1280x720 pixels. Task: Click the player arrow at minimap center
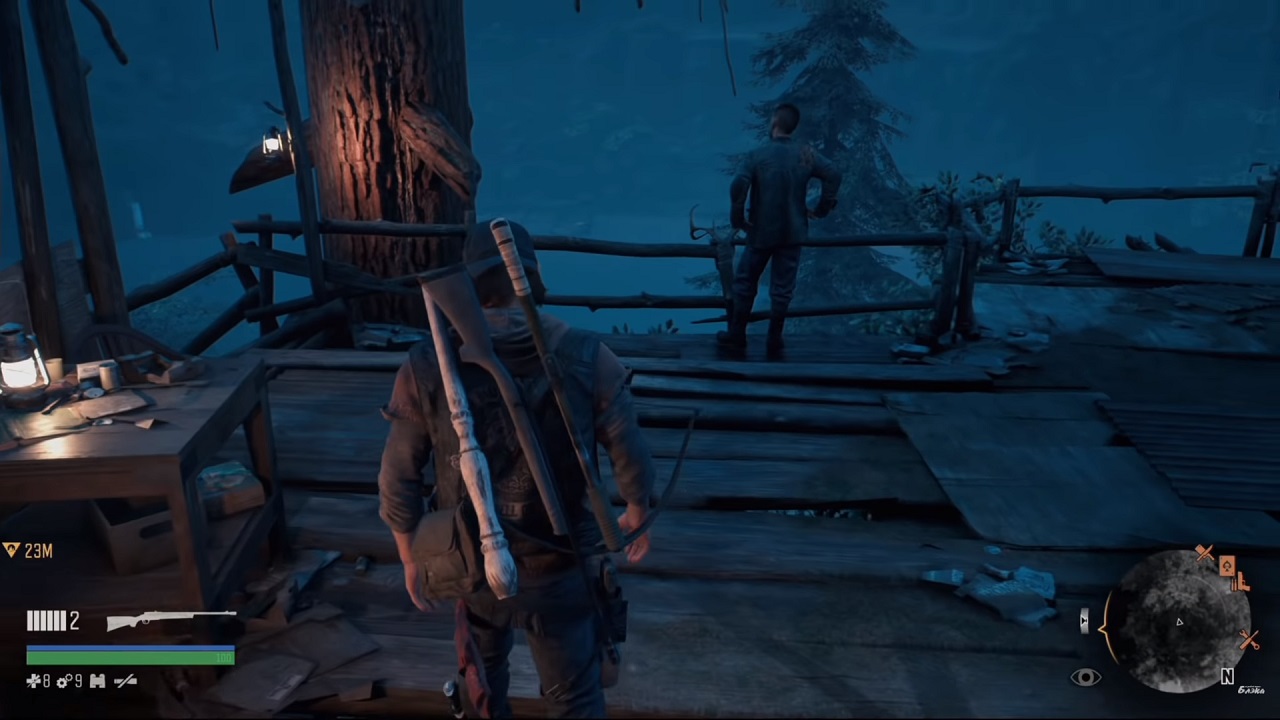(x=1179, y=622)
